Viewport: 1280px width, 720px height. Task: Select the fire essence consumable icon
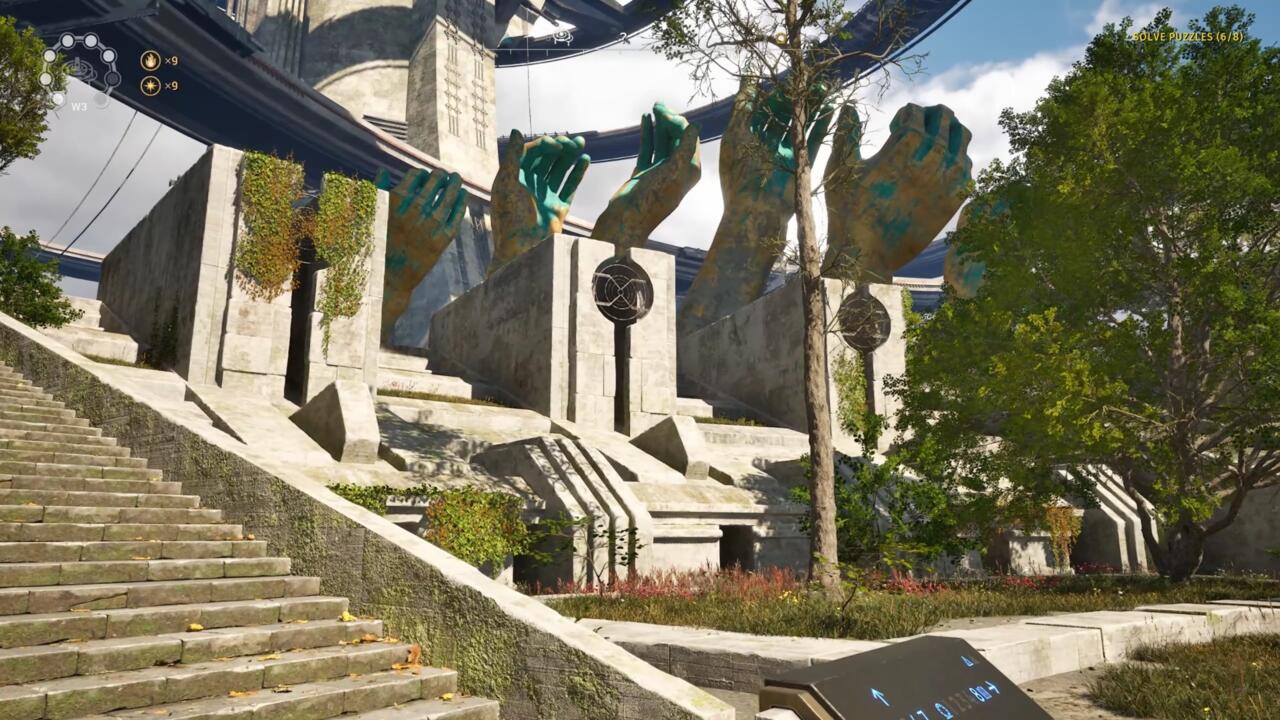click(x=151, y=61)
